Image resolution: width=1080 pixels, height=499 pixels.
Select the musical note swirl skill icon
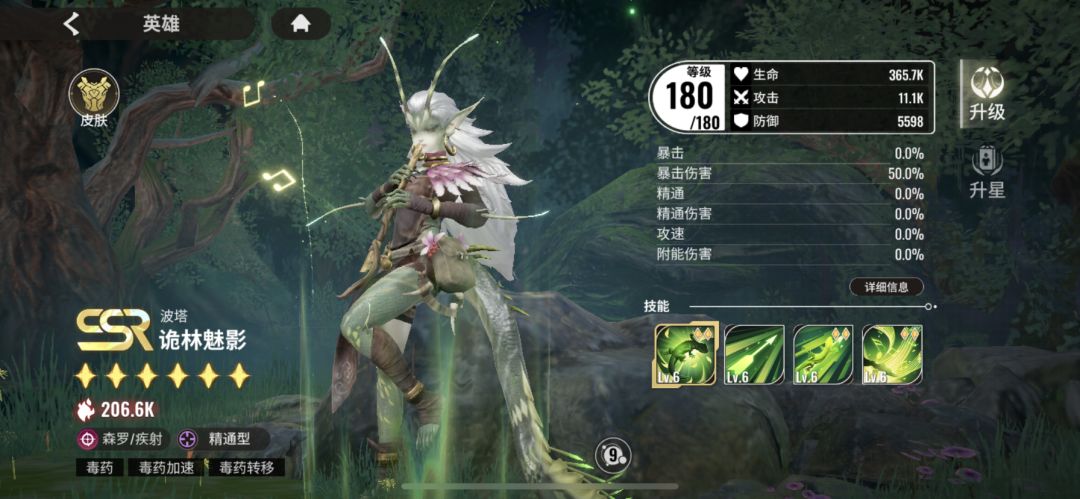892,354
